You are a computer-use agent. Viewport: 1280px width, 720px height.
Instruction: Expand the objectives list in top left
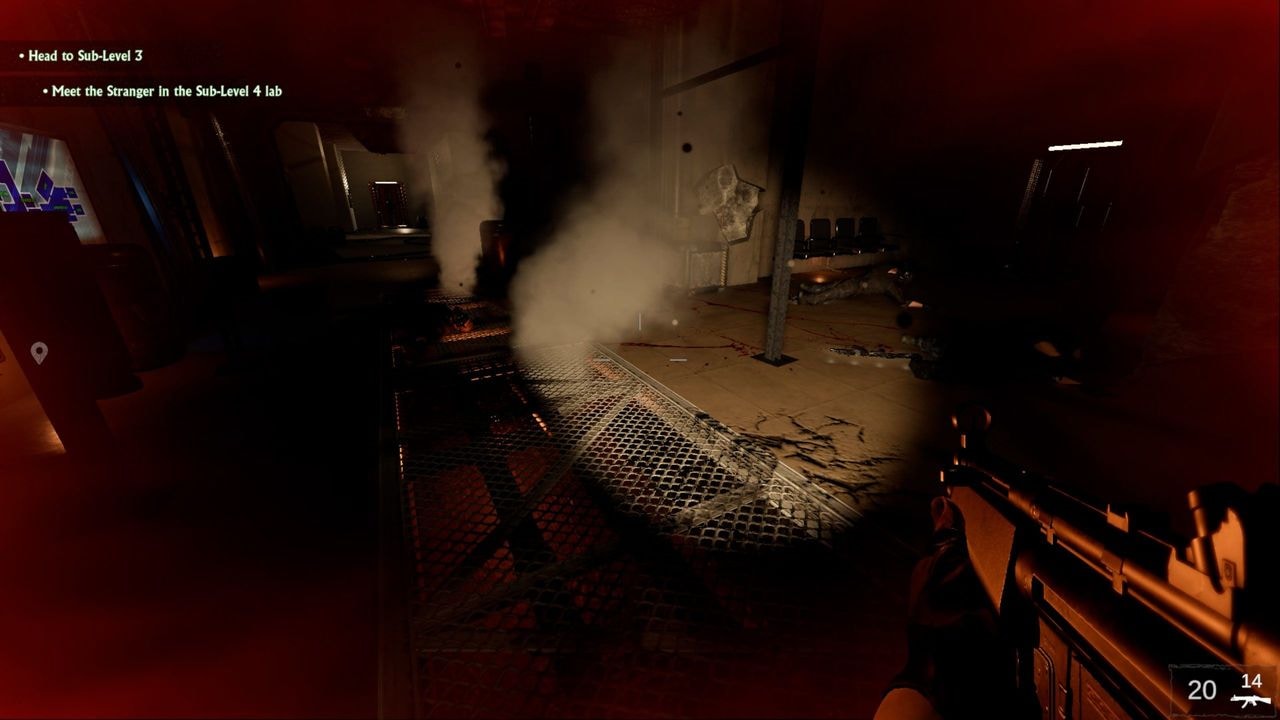100,72
